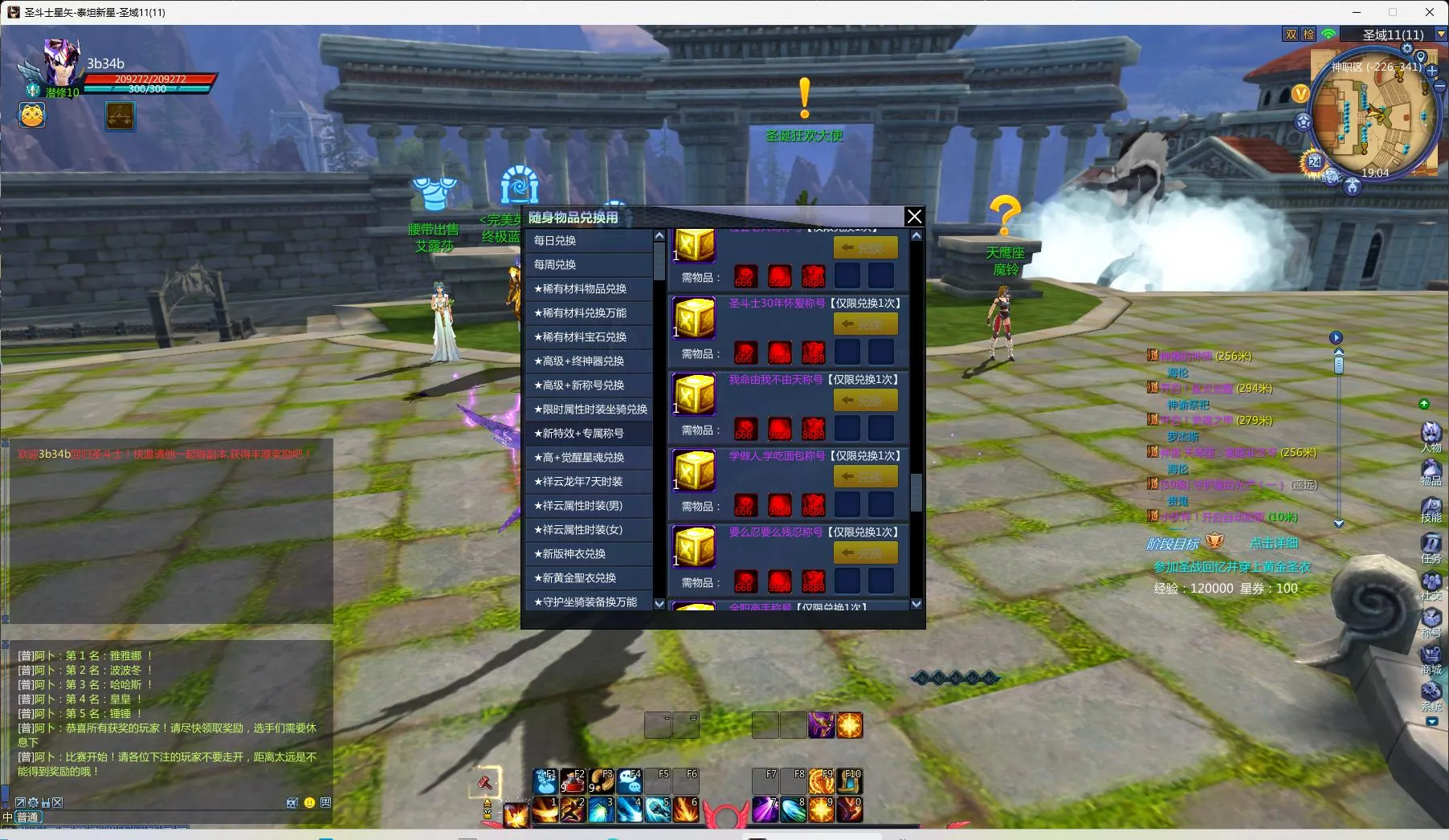
Task: Open the ★新黄金聖衣兑换 category
Action: coord(588,578)
